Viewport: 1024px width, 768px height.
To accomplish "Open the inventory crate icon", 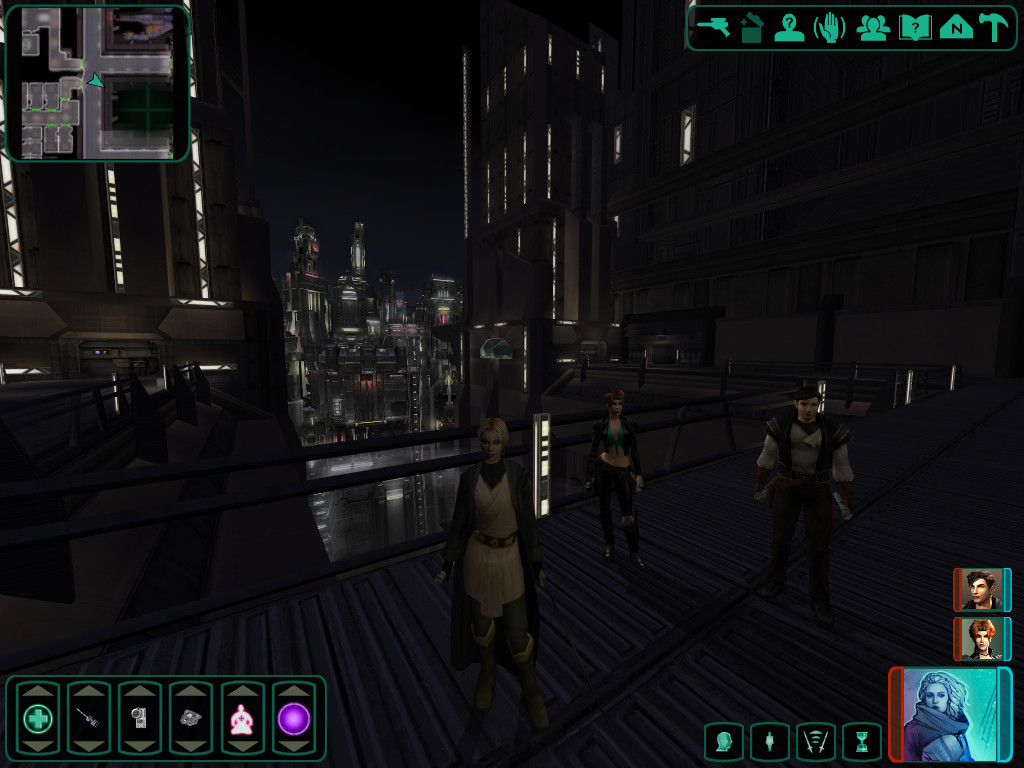I will pos(752,27).
